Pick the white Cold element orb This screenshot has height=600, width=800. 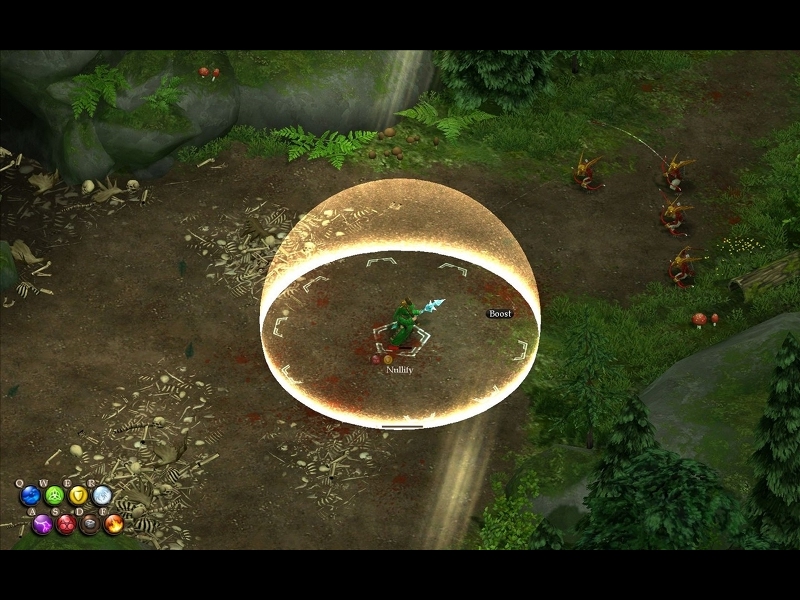(102, 495)
